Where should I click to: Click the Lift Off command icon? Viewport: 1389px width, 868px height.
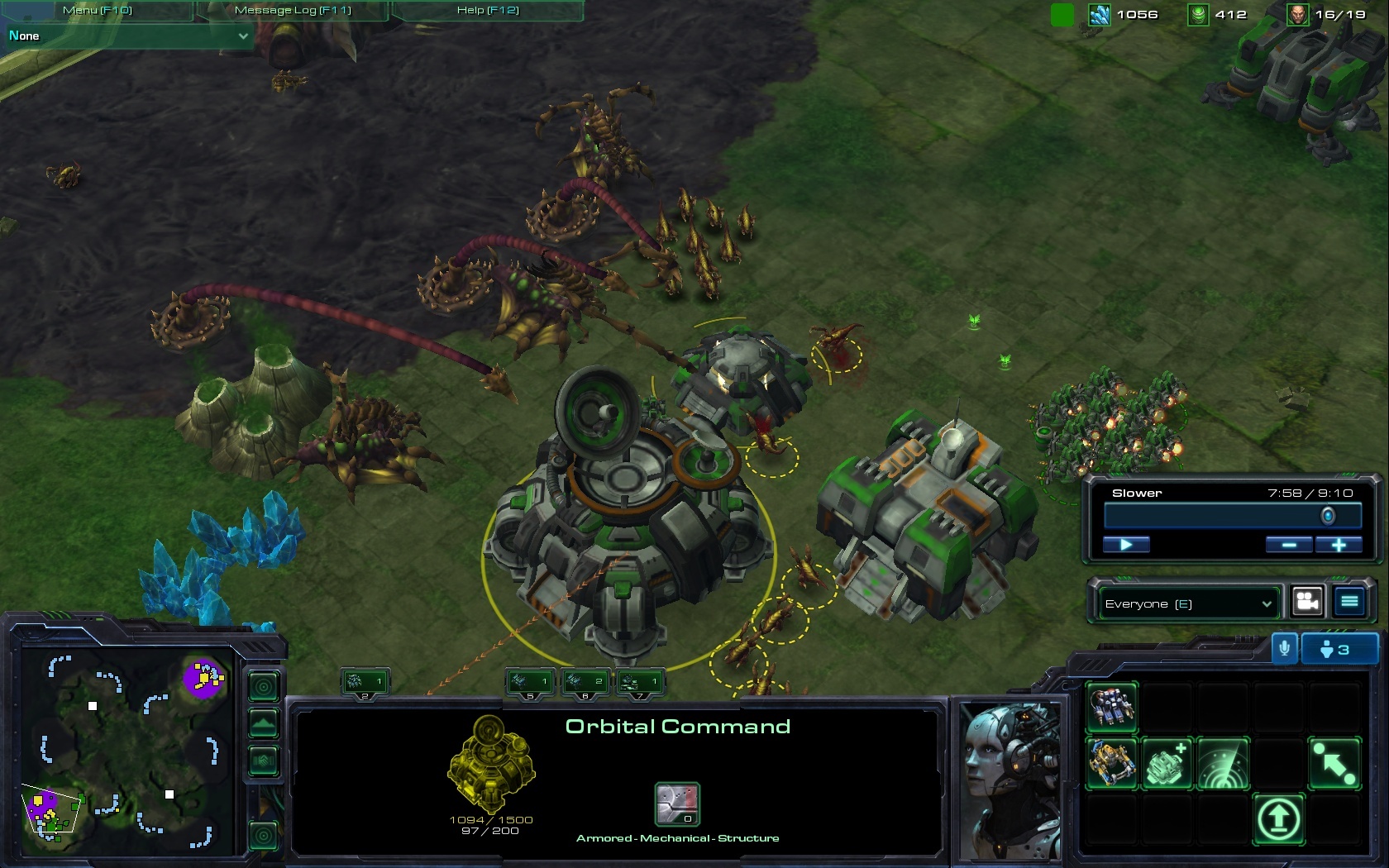pyautogui.click(x=1278, y=819)
